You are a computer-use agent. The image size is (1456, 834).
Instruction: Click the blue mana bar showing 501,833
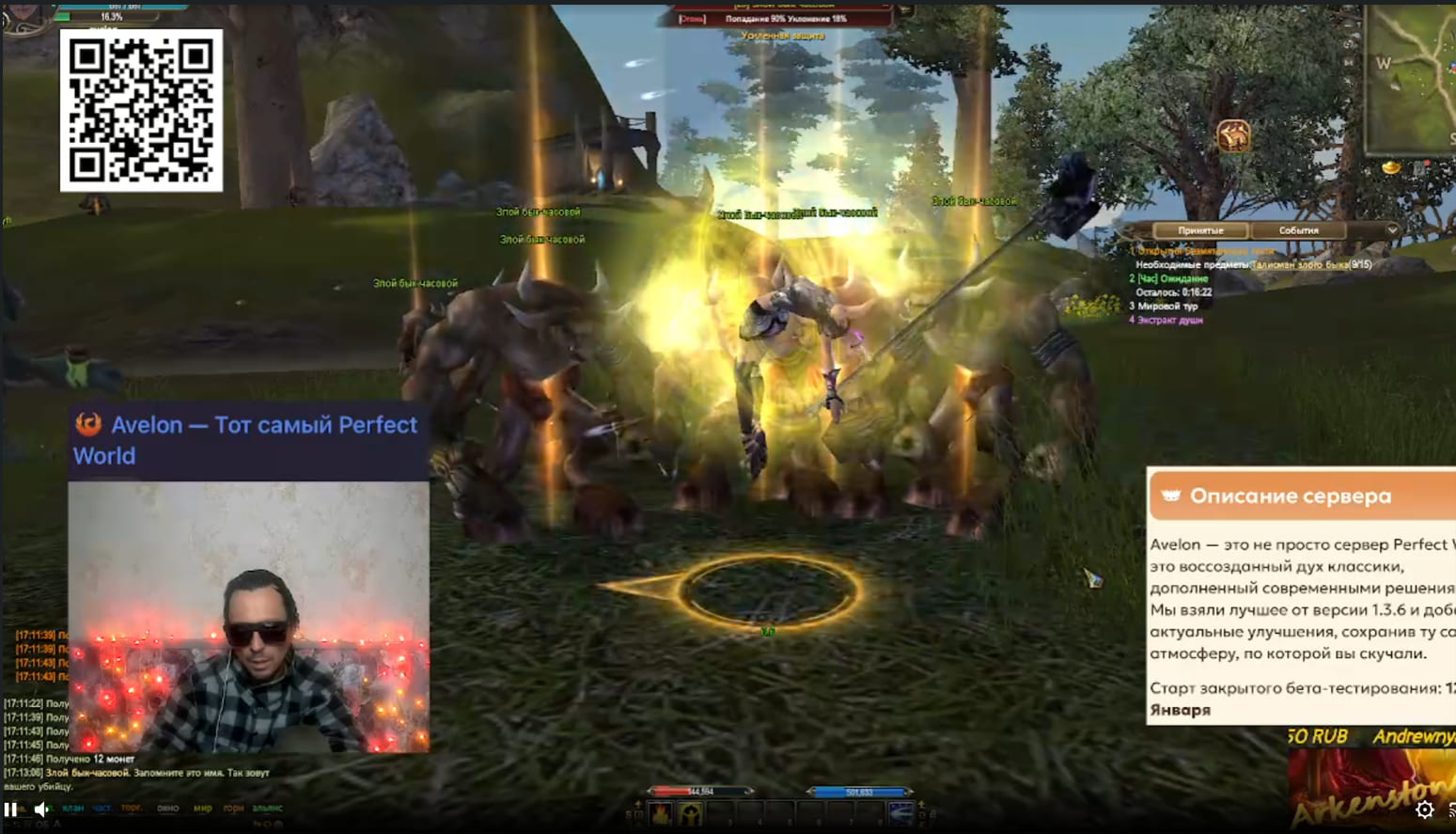coord(860,789)
